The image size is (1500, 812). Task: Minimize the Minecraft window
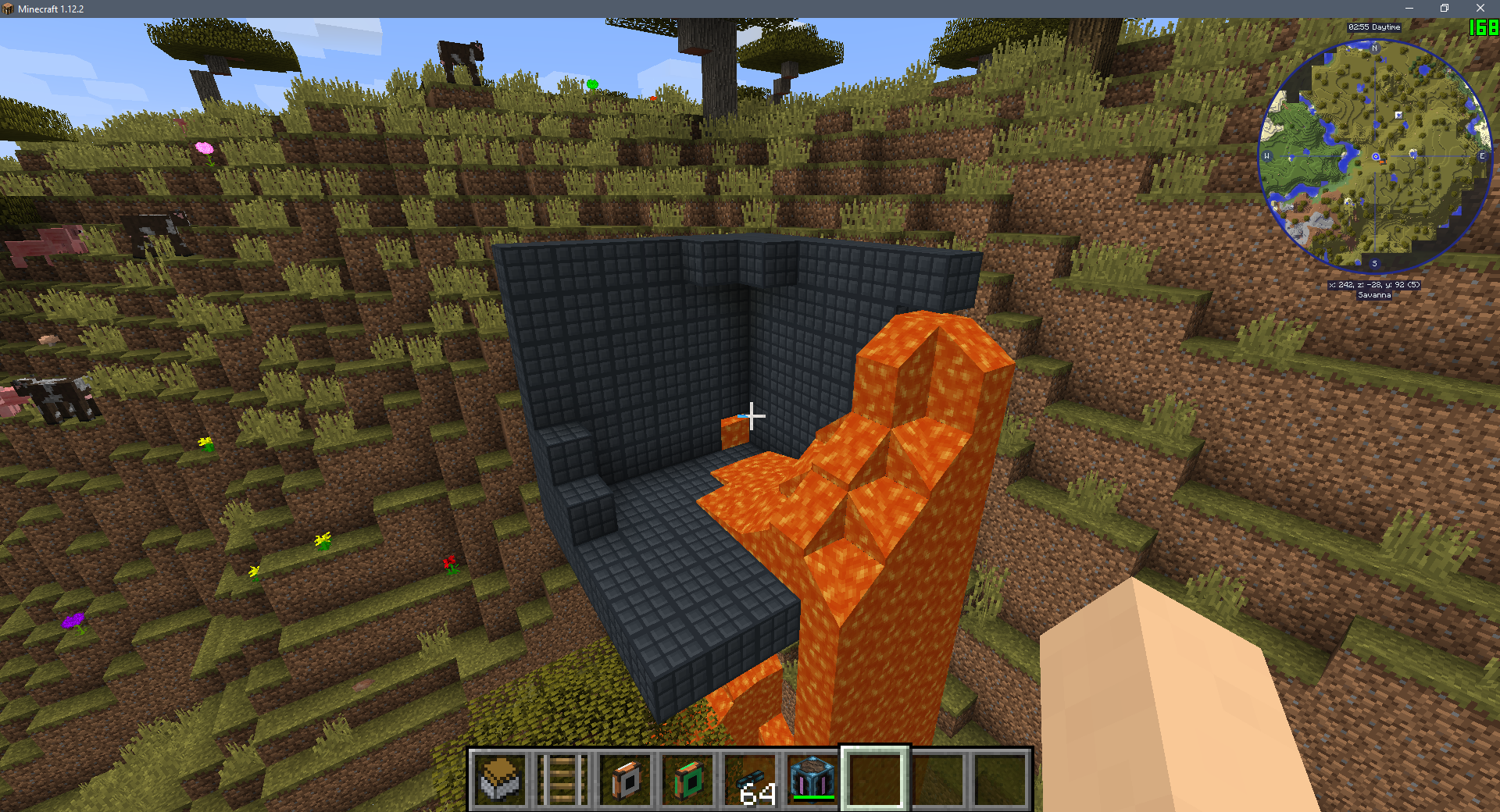(1409, 9)
